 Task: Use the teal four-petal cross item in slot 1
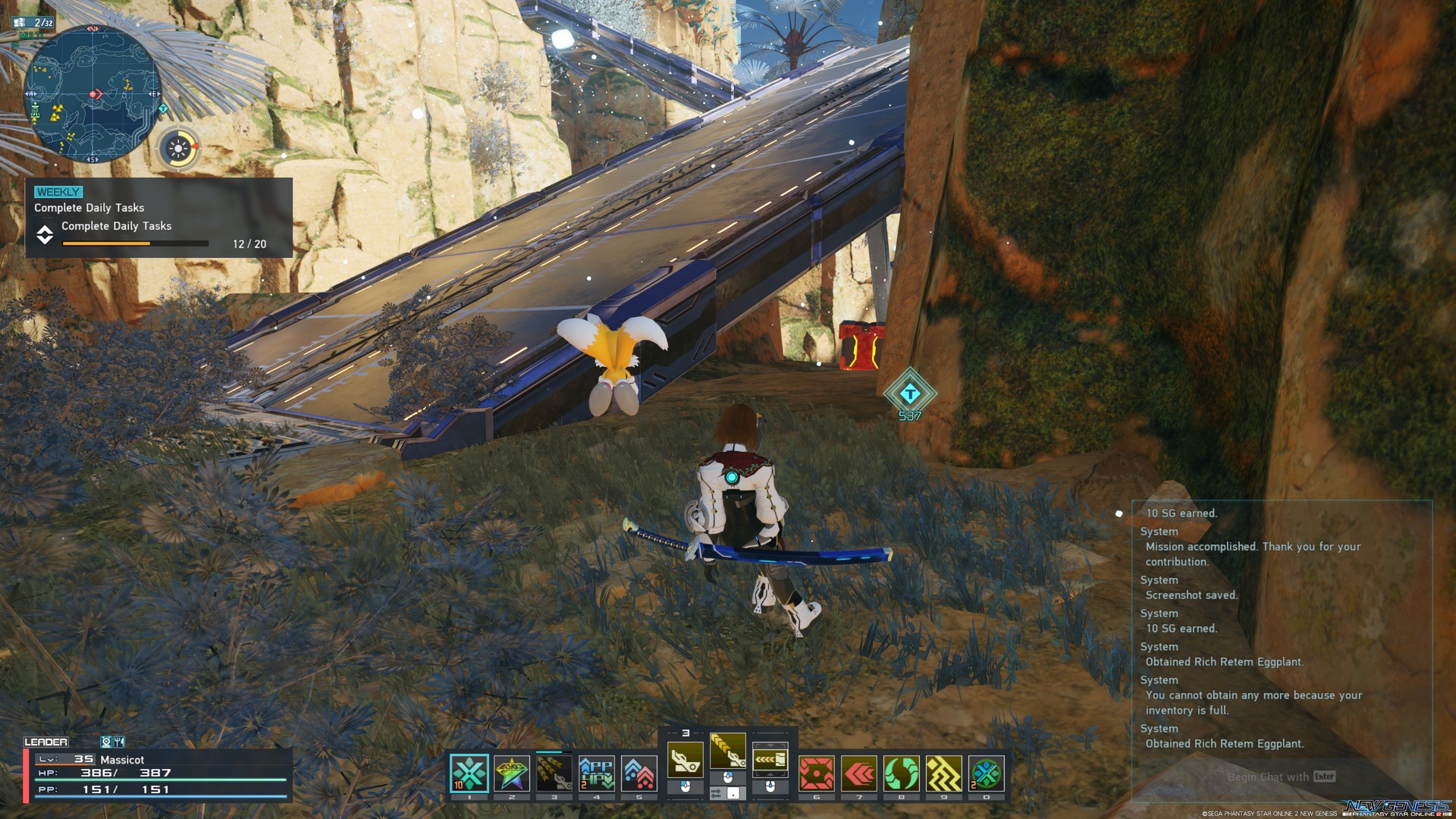click(x=469, y=774)
